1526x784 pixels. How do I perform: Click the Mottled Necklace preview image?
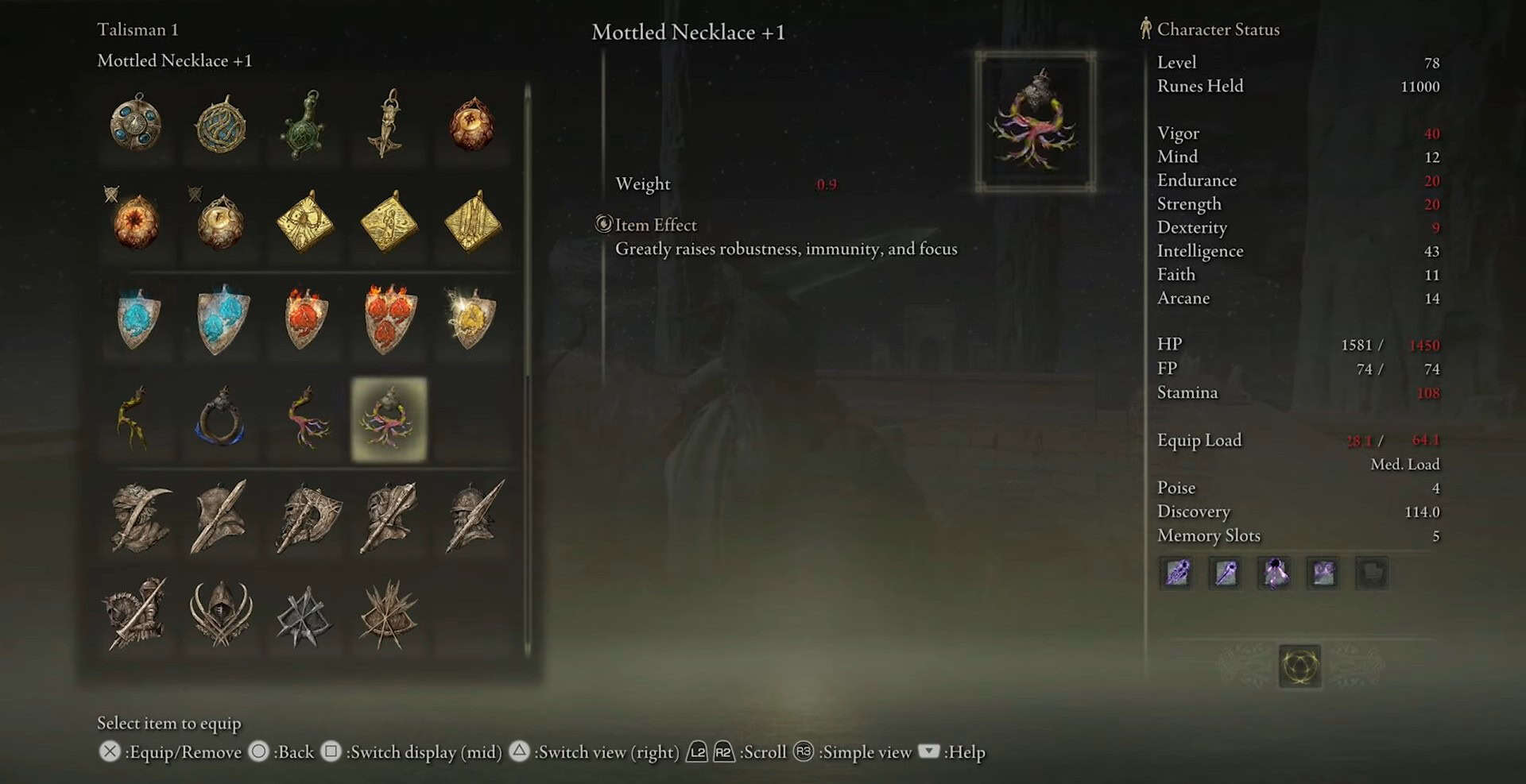pos(1036,122)
